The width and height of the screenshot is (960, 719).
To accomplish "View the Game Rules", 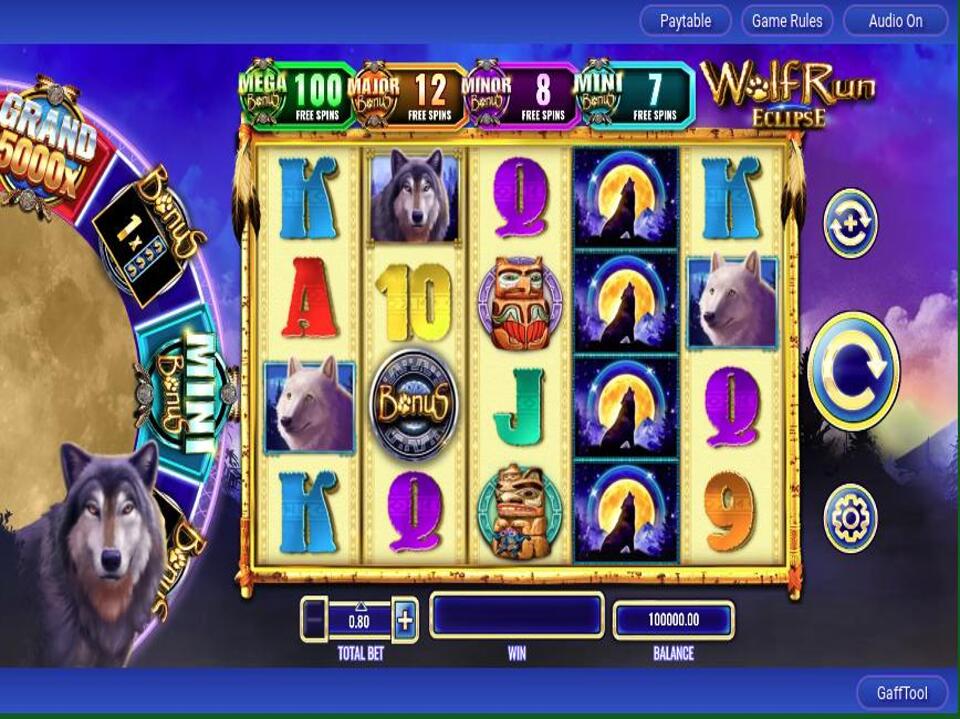I will click(x=787, y=21).
